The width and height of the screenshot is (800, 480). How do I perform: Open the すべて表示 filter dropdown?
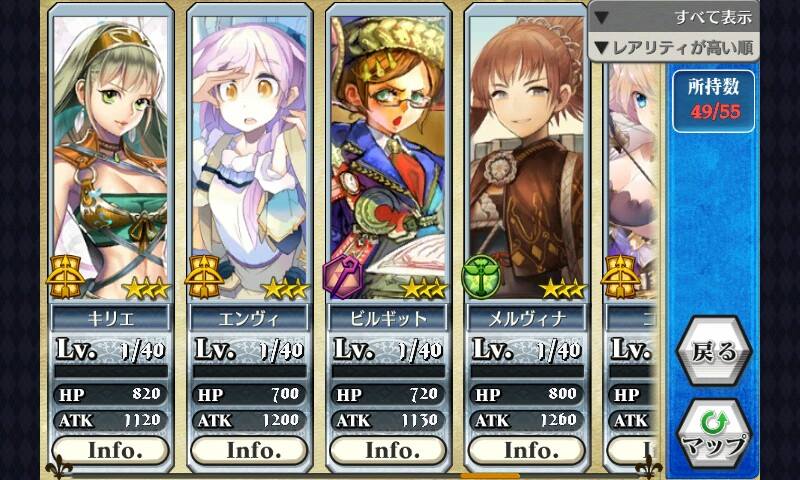point(674,17)
